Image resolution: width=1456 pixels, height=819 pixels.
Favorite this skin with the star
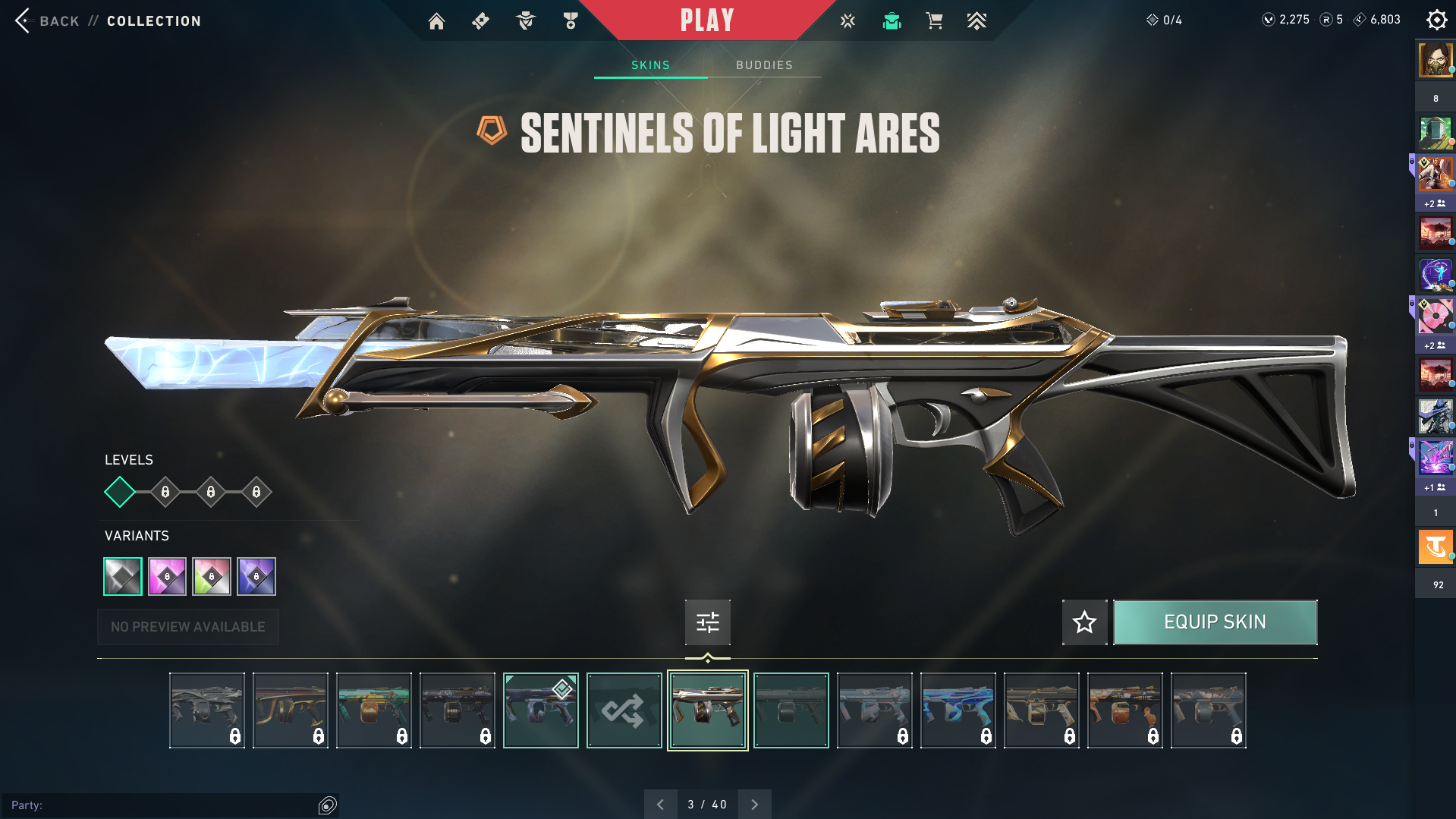pos(1084,622)
